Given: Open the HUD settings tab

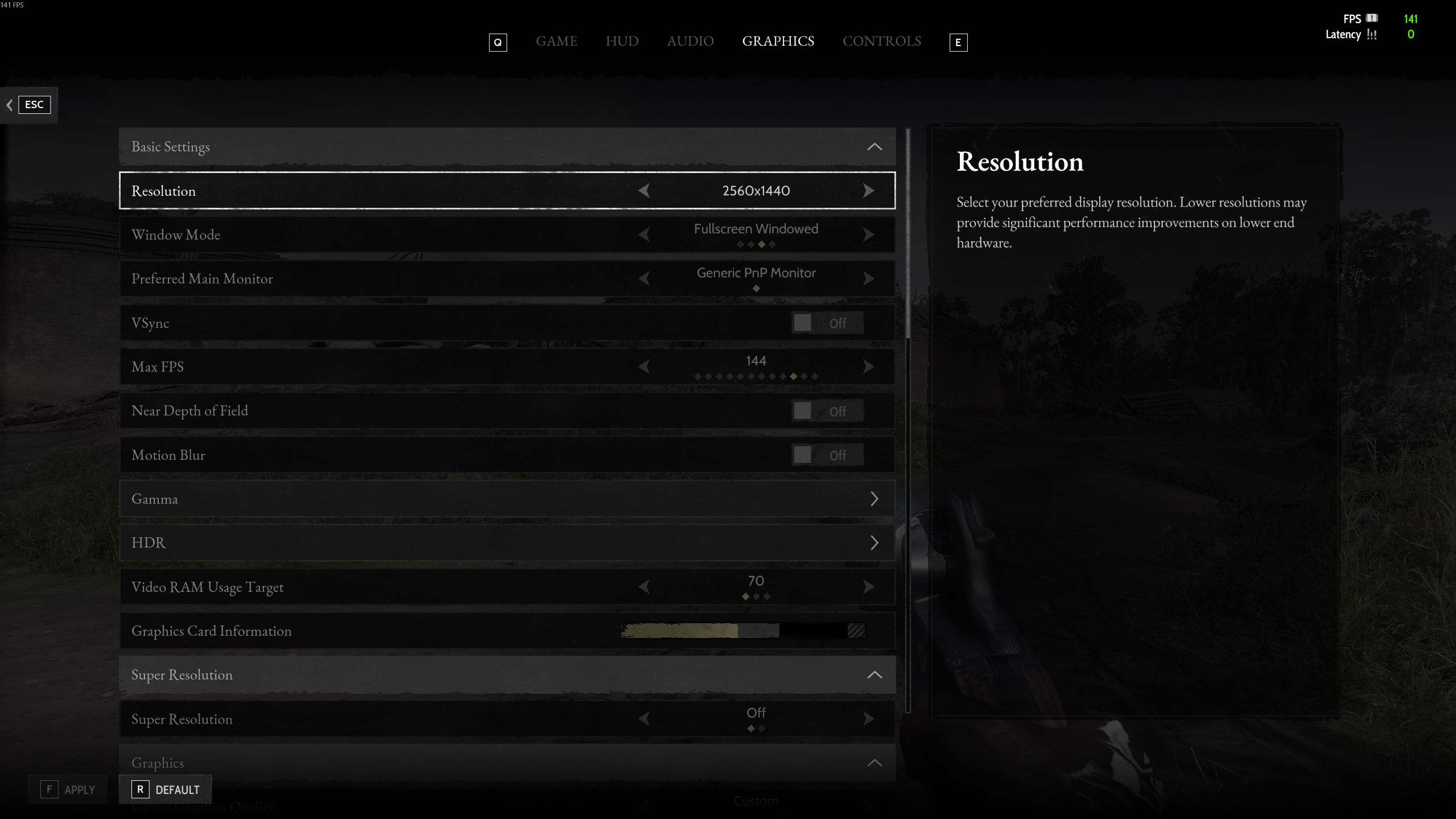Looking at the screenshot, I should click(x=621, y=41).
